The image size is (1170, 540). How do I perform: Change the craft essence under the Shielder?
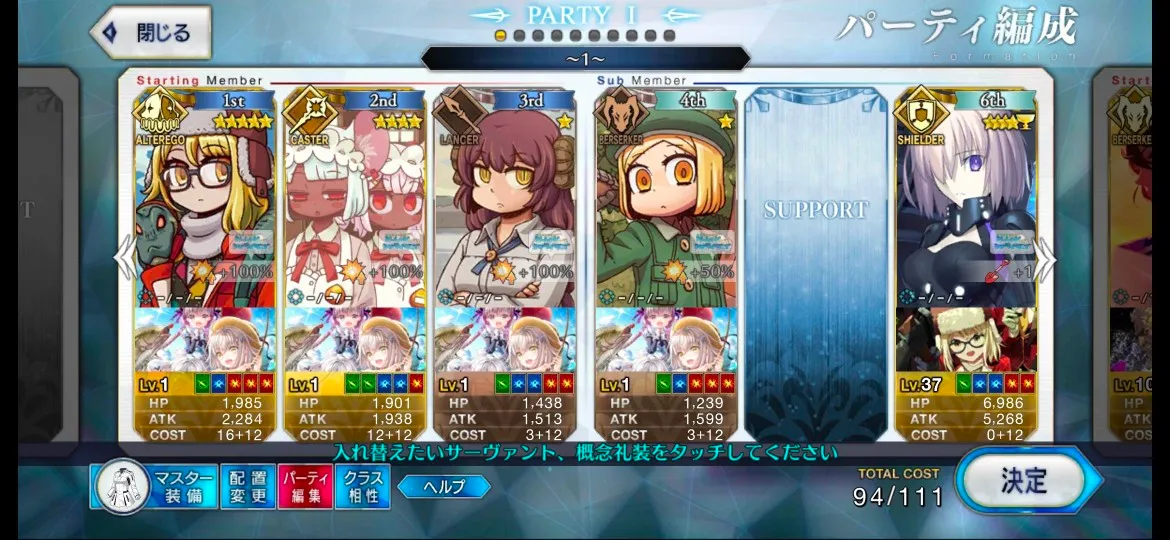(x=966, y=340)
